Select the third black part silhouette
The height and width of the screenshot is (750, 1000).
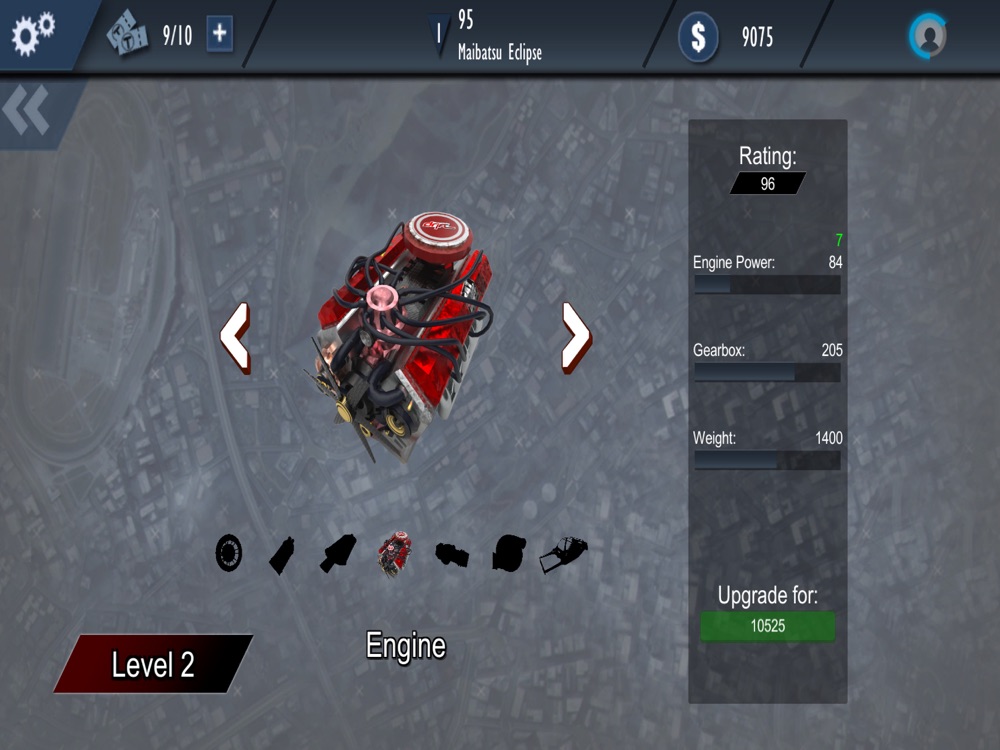pos(338,554)
